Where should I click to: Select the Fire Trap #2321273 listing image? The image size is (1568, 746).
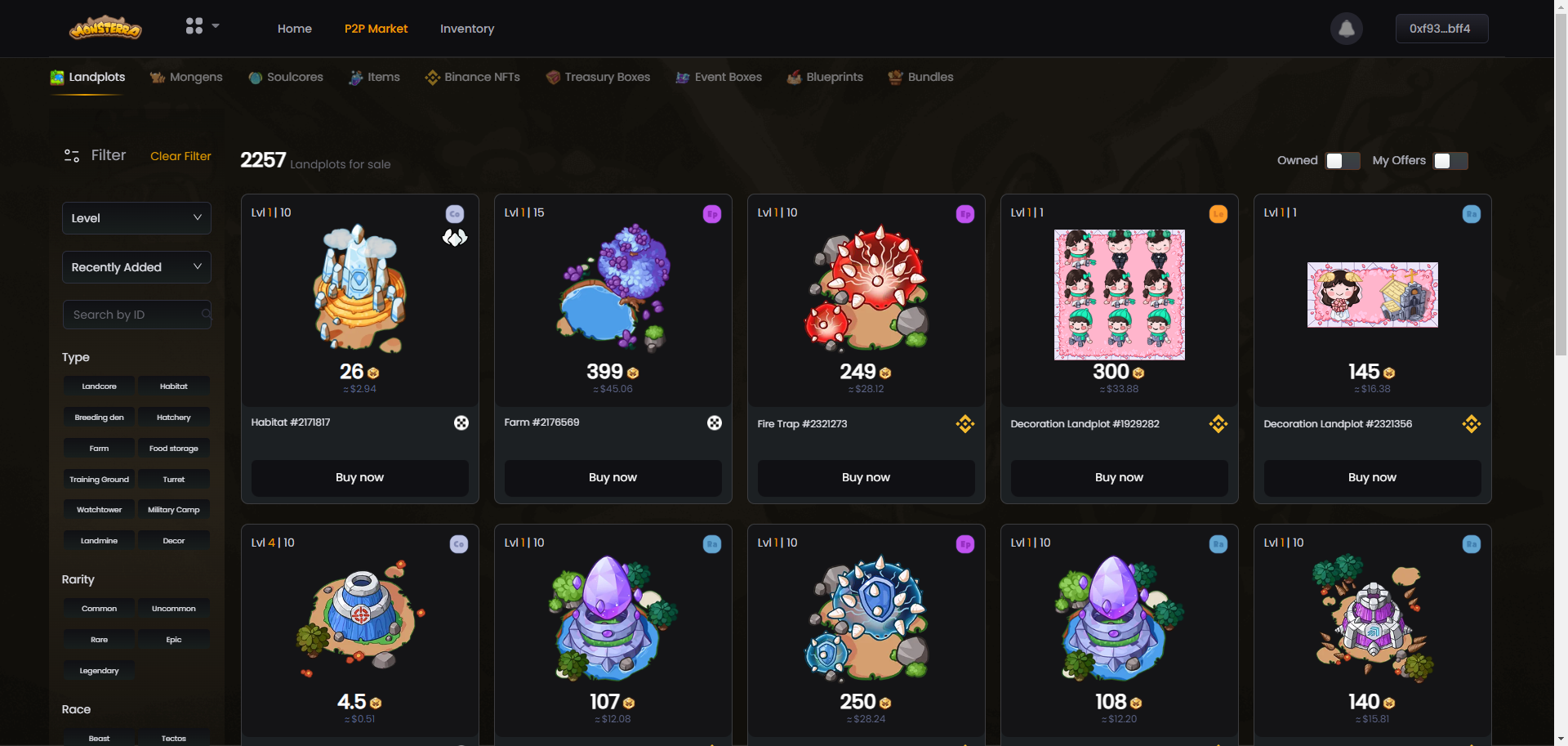tap(866, 288)
